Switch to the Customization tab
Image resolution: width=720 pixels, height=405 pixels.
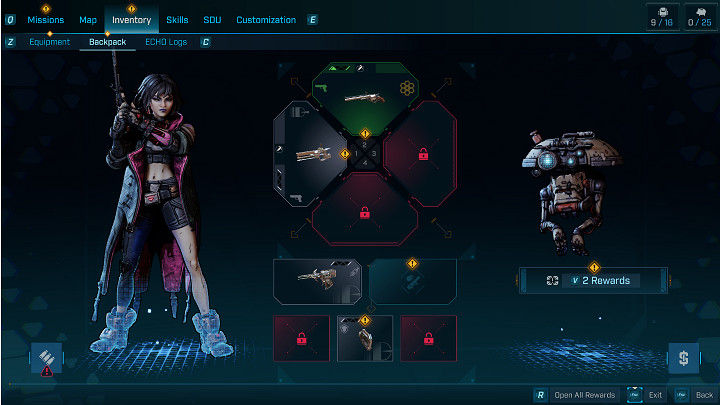(266, 20)
